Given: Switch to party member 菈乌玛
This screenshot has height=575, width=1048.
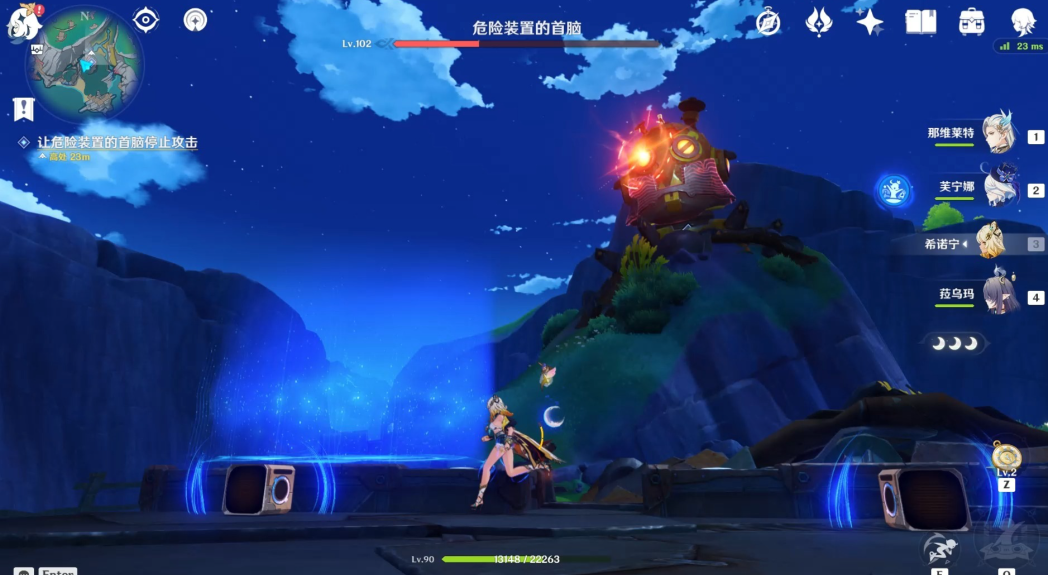Looking at the screenshot, I should pos(998,296).
